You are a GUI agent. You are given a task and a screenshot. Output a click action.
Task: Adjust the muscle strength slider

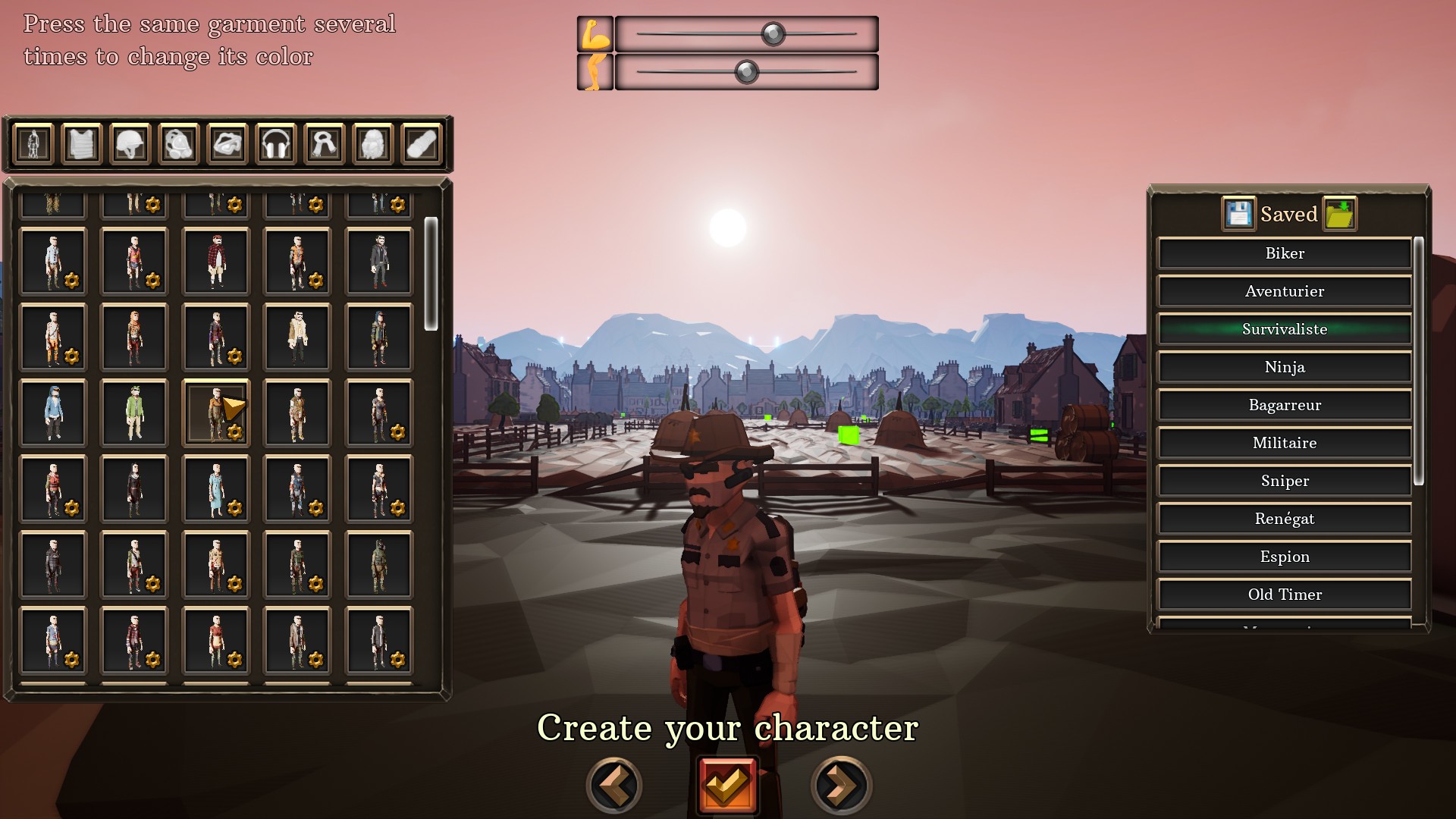point(771,33)
